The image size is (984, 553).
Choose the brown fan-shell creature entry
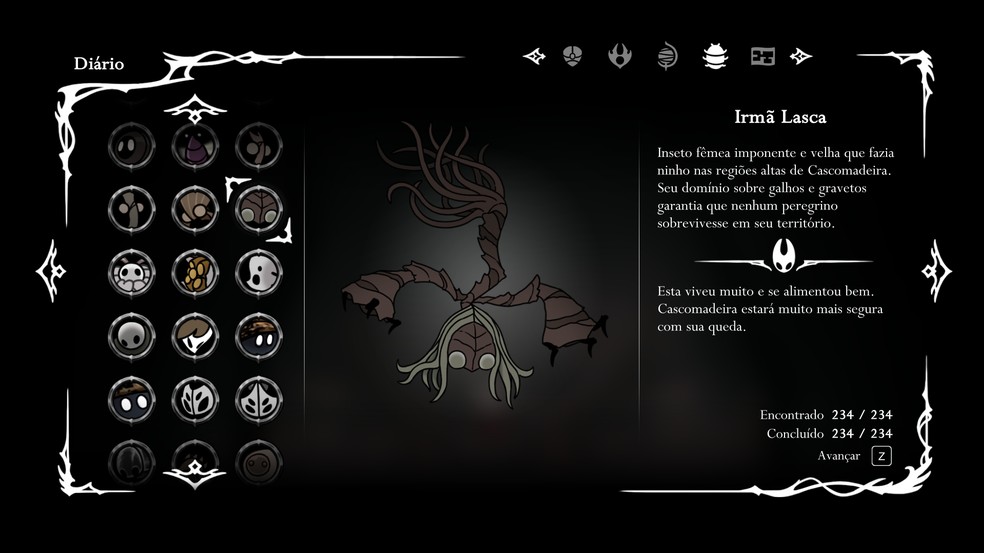coord(194,208)
